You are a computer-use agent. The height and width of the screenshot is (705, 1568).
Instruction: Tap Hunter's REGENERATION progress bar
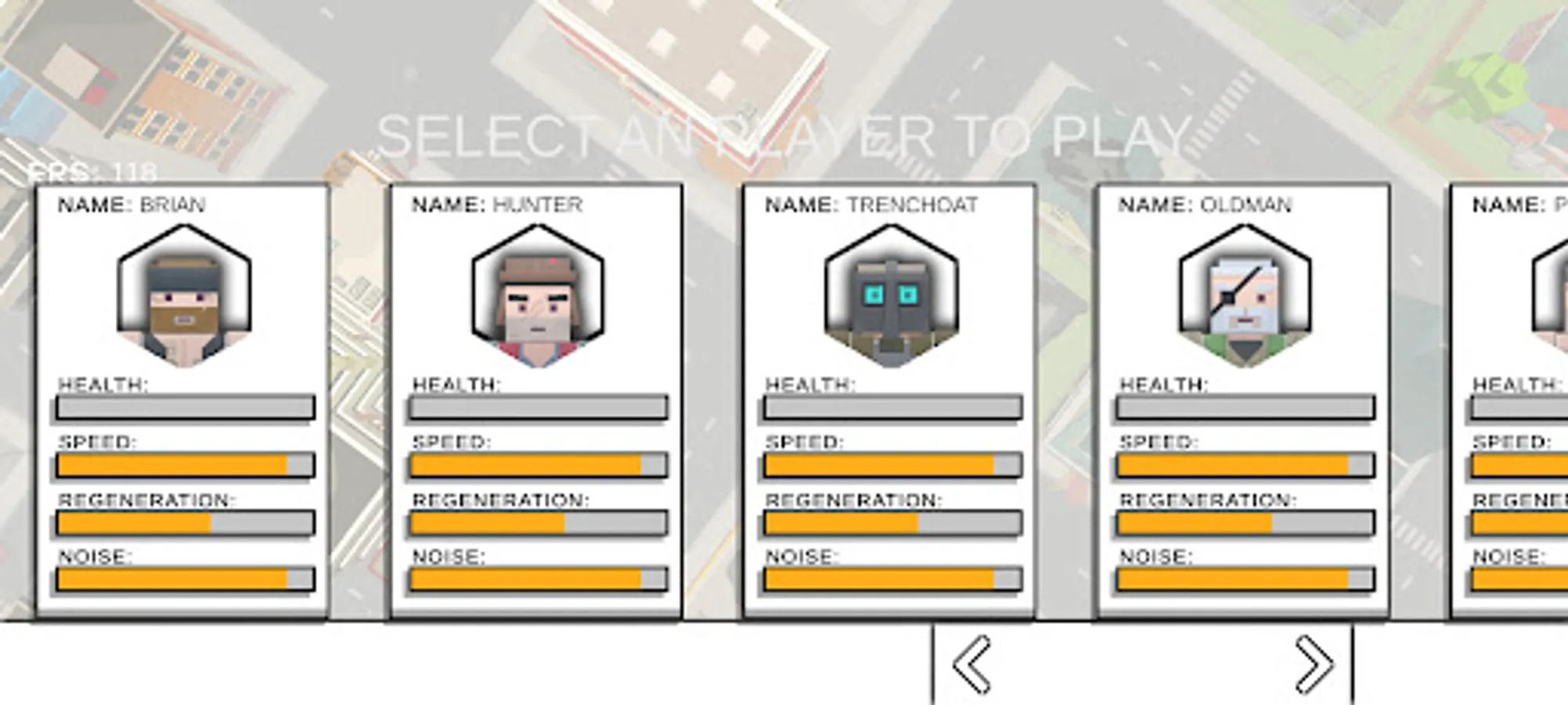pos(536,523)
